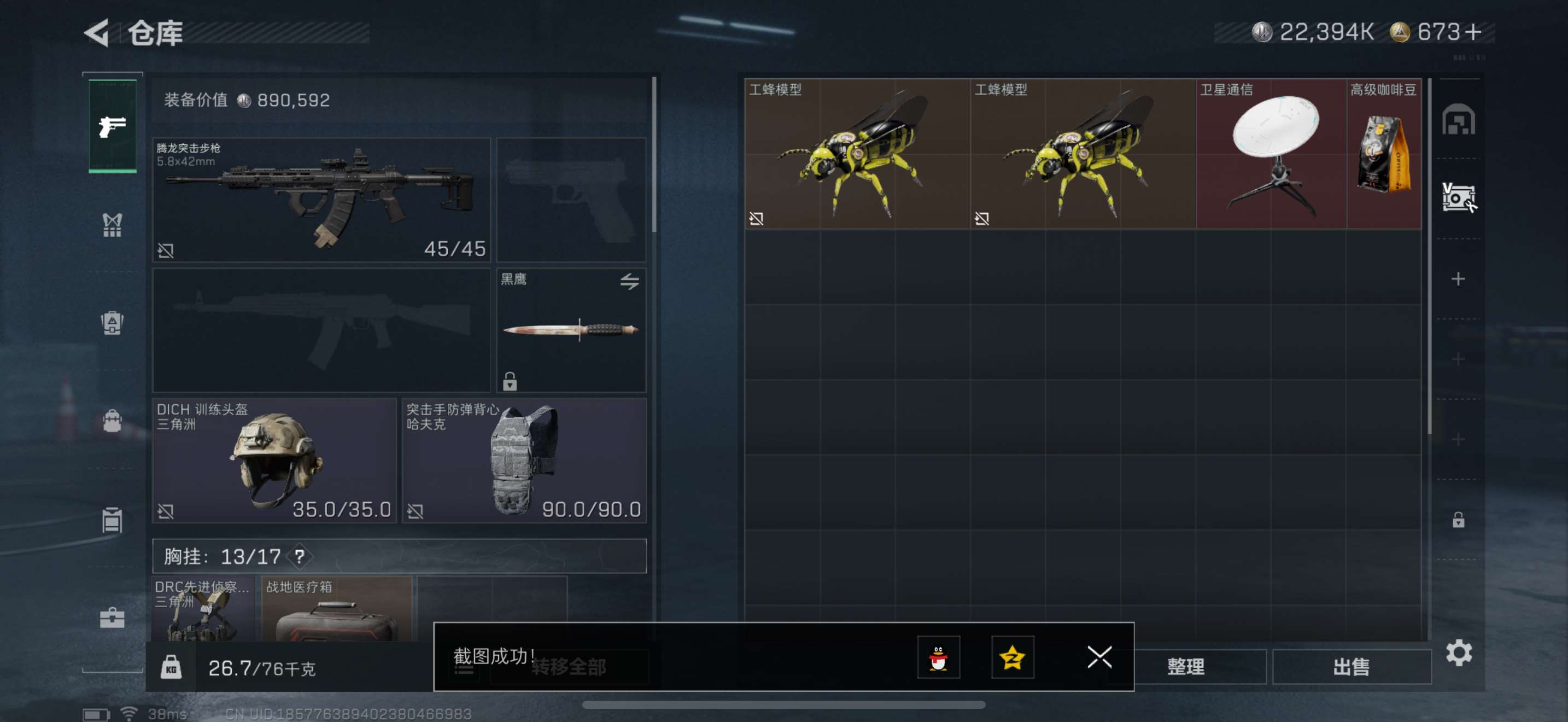The image size is (1568, 722).
Task: Select the 高级咖啡豆 coffee bag item
Action: pyautogui.click(x=1384, y=153)
